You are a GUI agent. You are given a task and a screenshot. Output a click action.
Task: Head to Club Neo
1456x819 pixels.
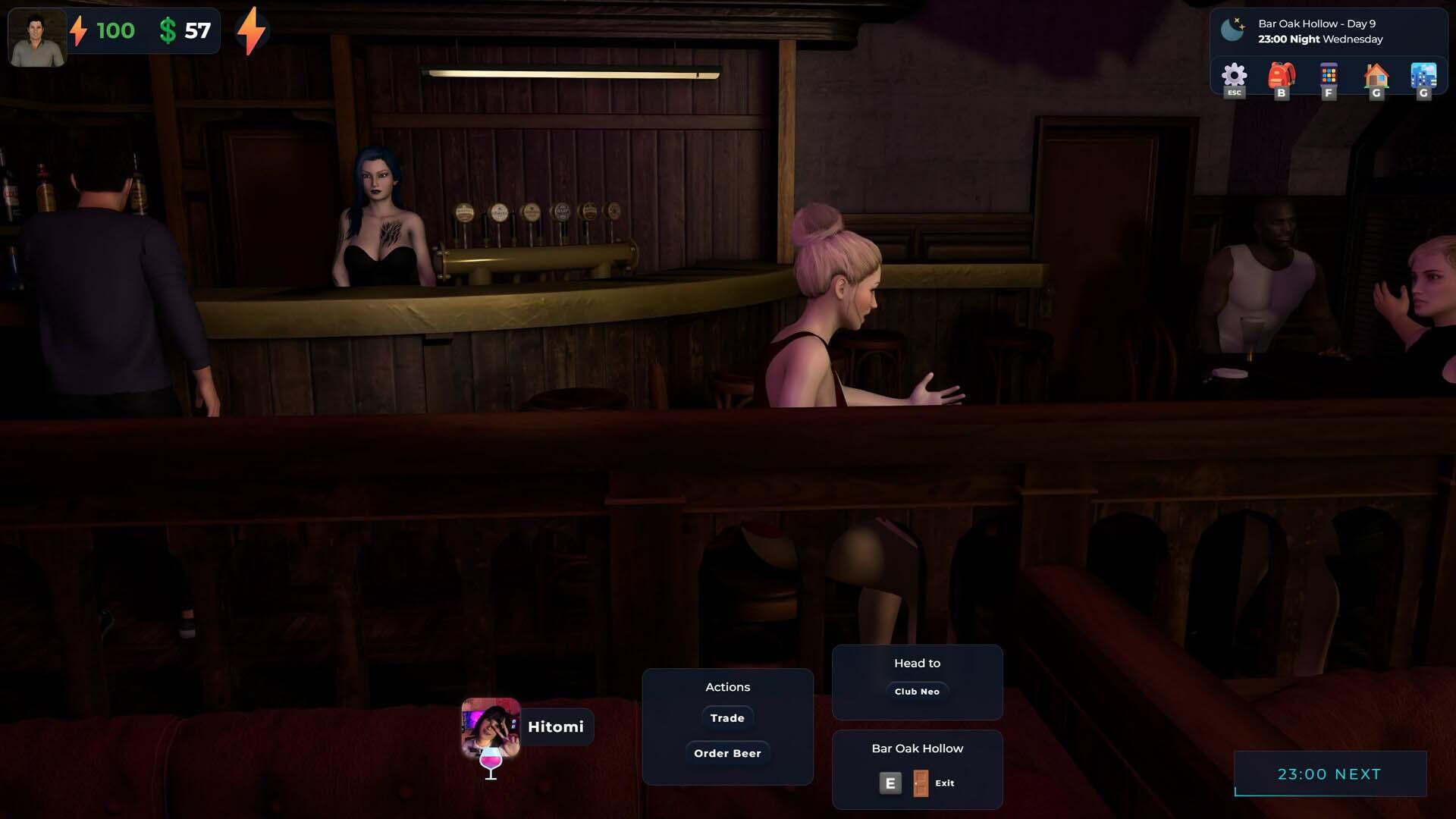coord(917,692)
